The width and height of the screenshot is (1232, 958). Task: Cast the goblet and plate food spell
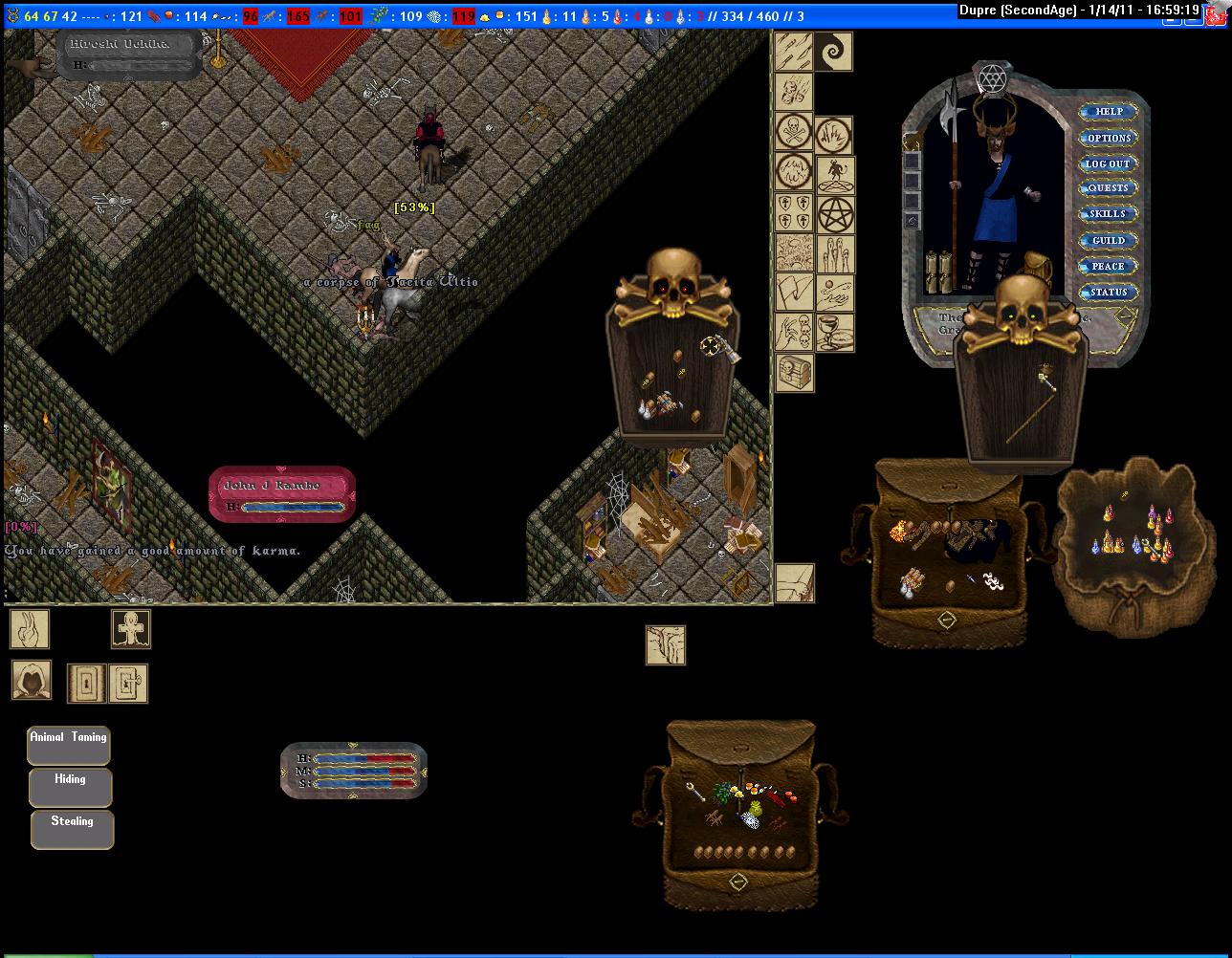pyautogui.click(x=834, y=333)
